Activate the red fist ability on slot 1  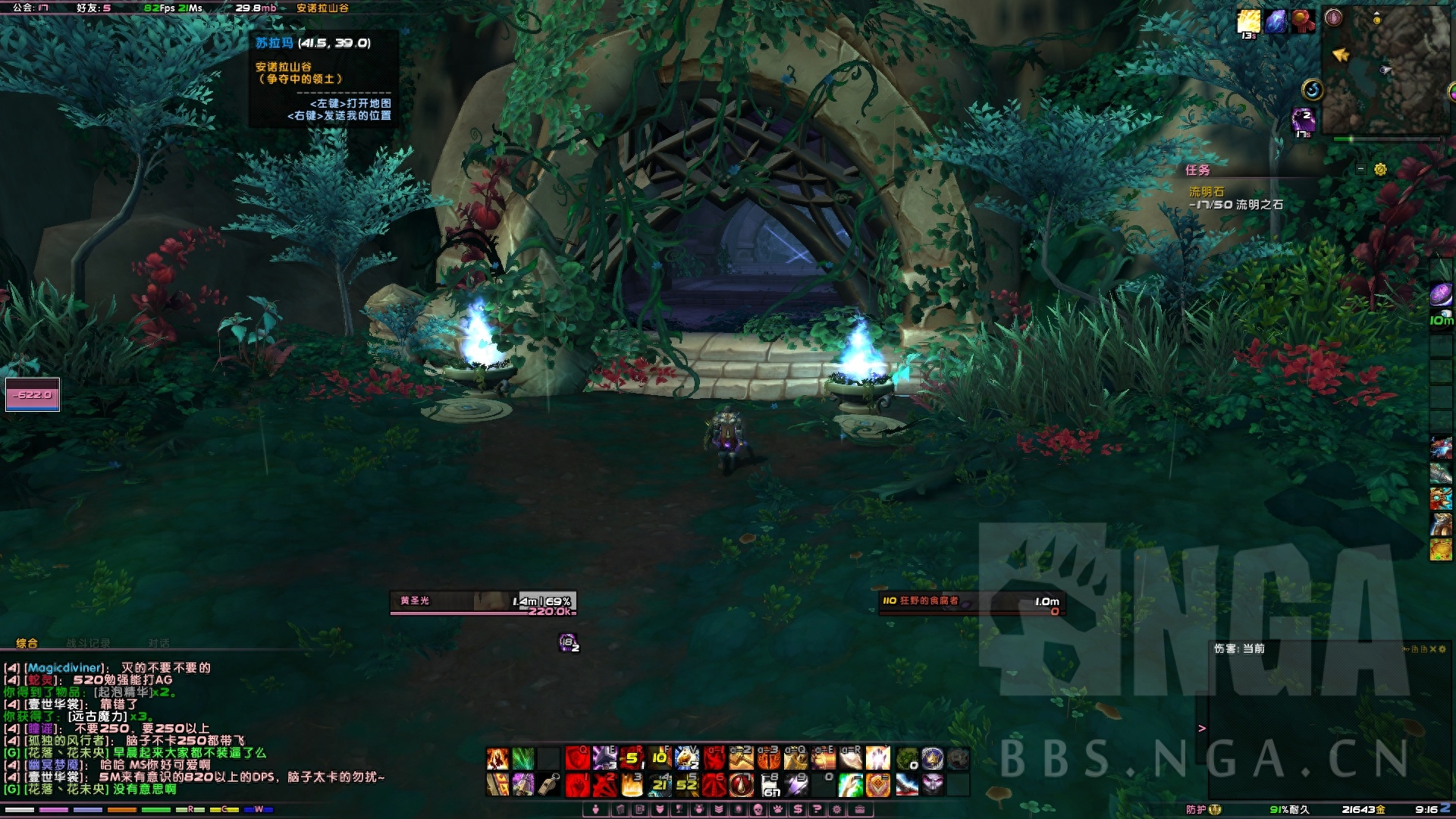[577, 785]
